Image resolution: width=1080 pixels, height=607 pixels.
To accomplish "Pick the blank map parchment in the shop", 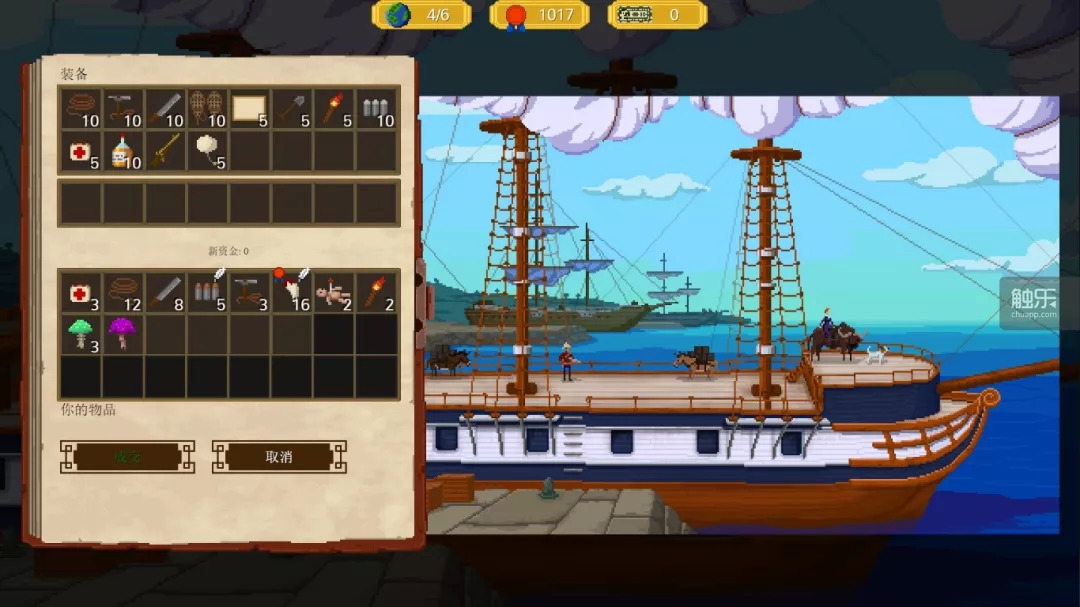I will coord(249,108).
